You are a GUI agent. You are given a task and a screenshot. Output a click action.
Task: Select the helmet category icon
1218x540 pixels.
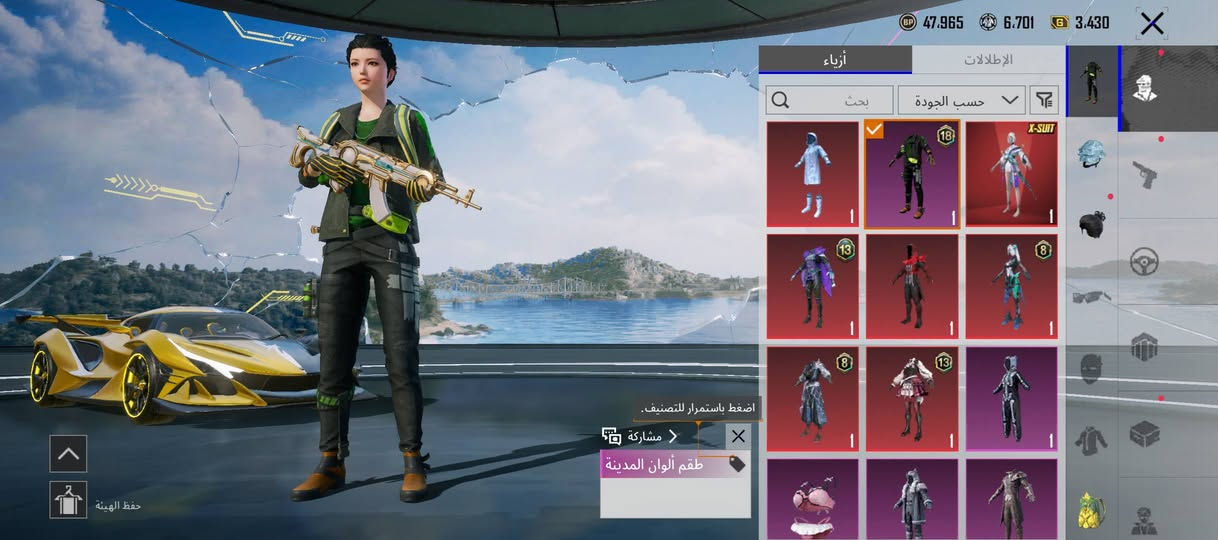[x=1091, y=154]
